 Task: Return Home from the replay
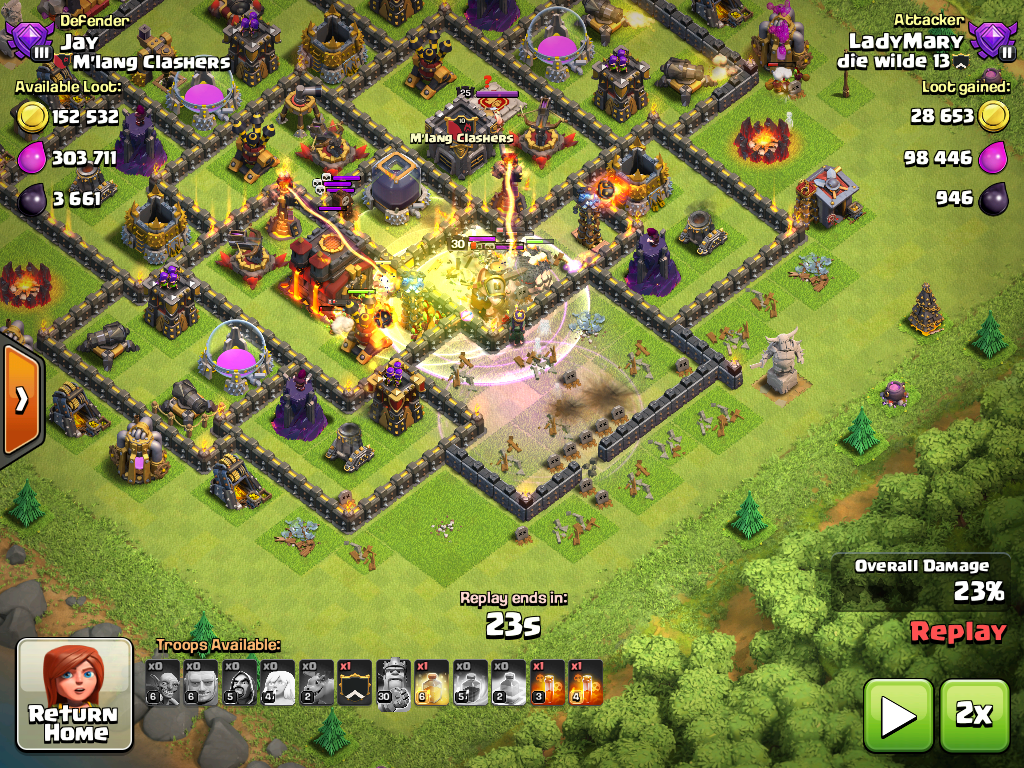(x=75, y=694)
